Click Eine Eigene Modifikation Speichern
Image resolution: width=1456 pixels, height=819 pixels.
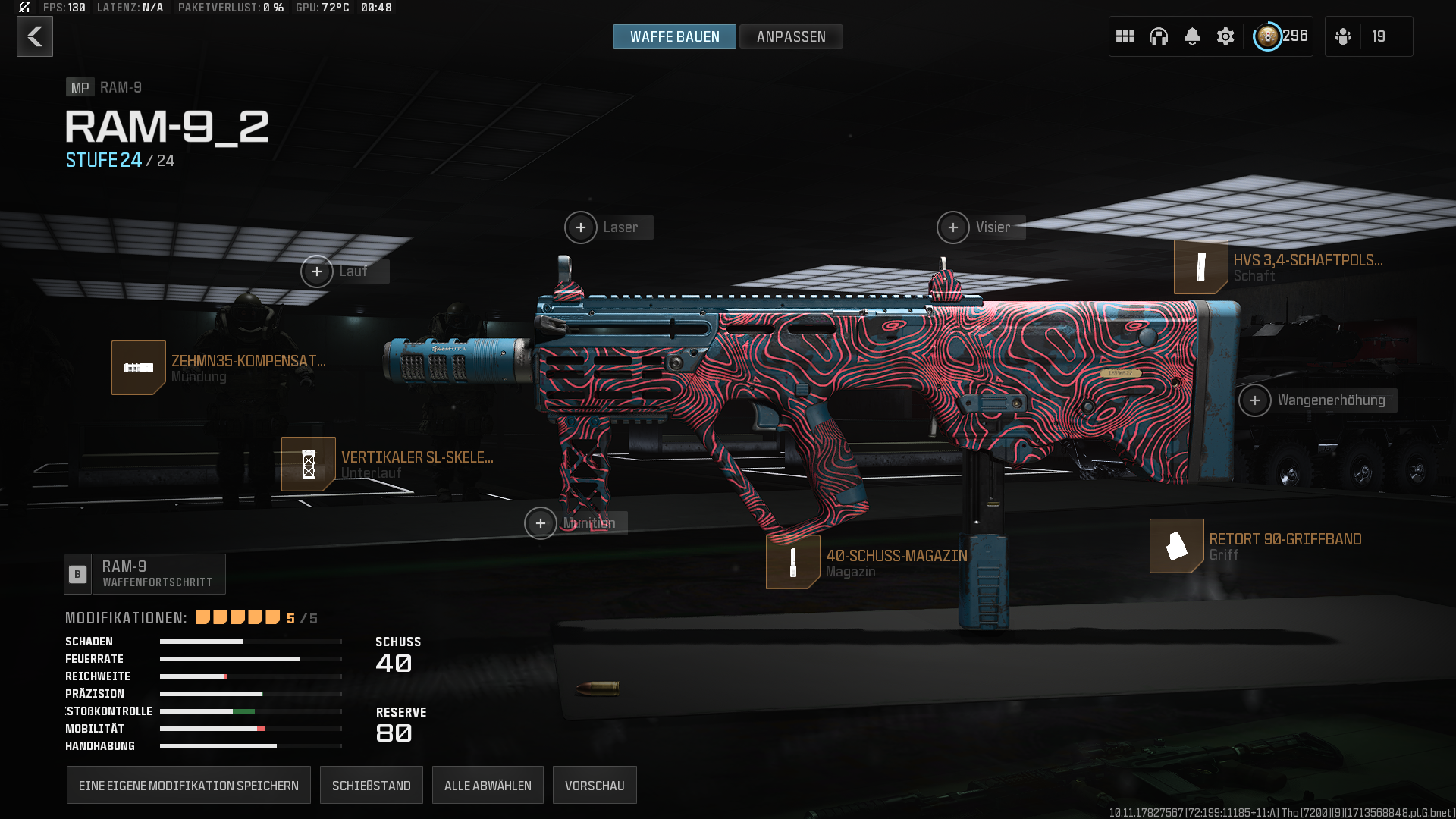pyautogui.click(x=189, y=786)
